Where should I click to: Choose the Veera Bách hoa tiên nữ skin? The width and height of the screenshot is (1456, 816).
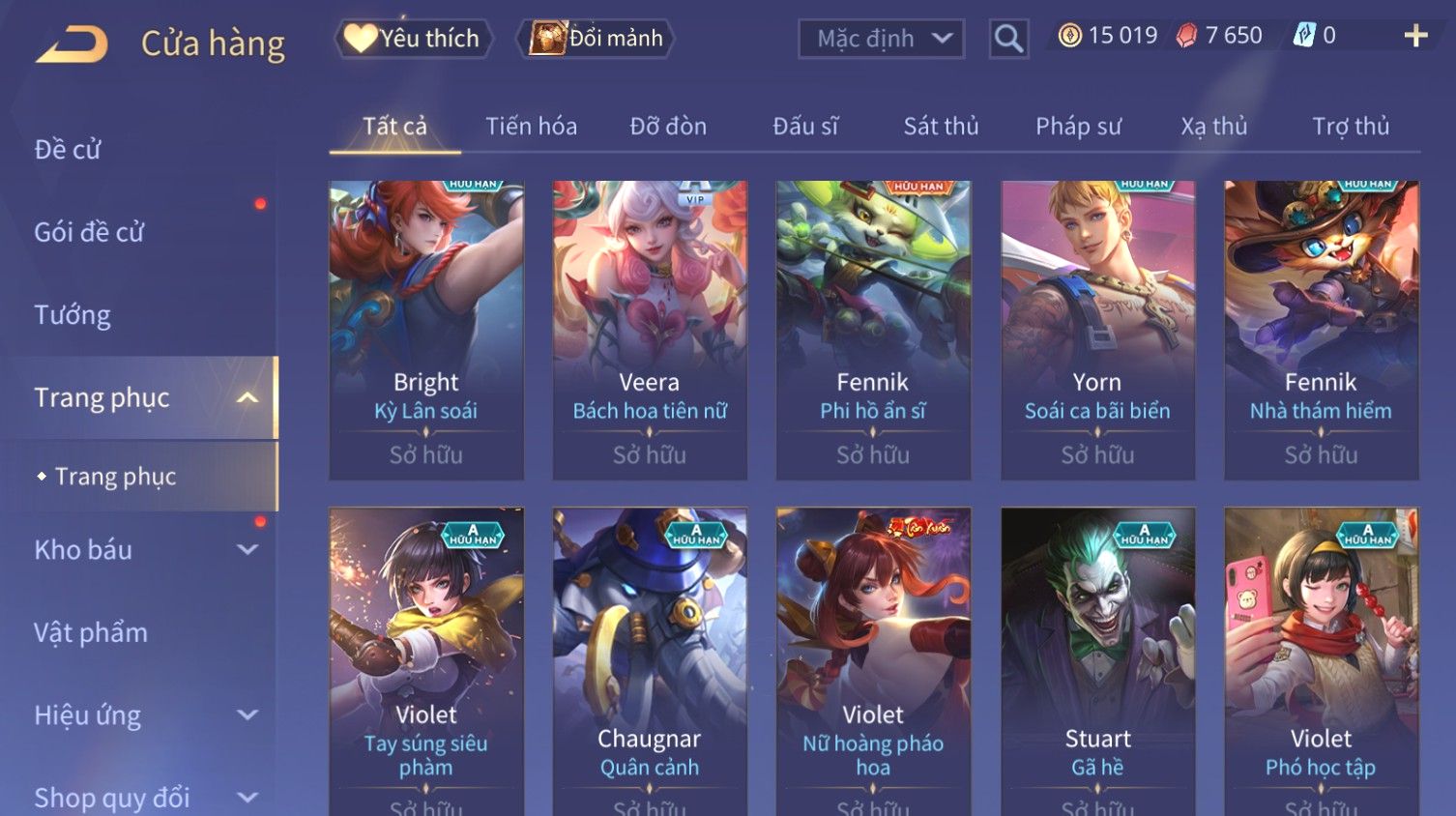point(650,329)
